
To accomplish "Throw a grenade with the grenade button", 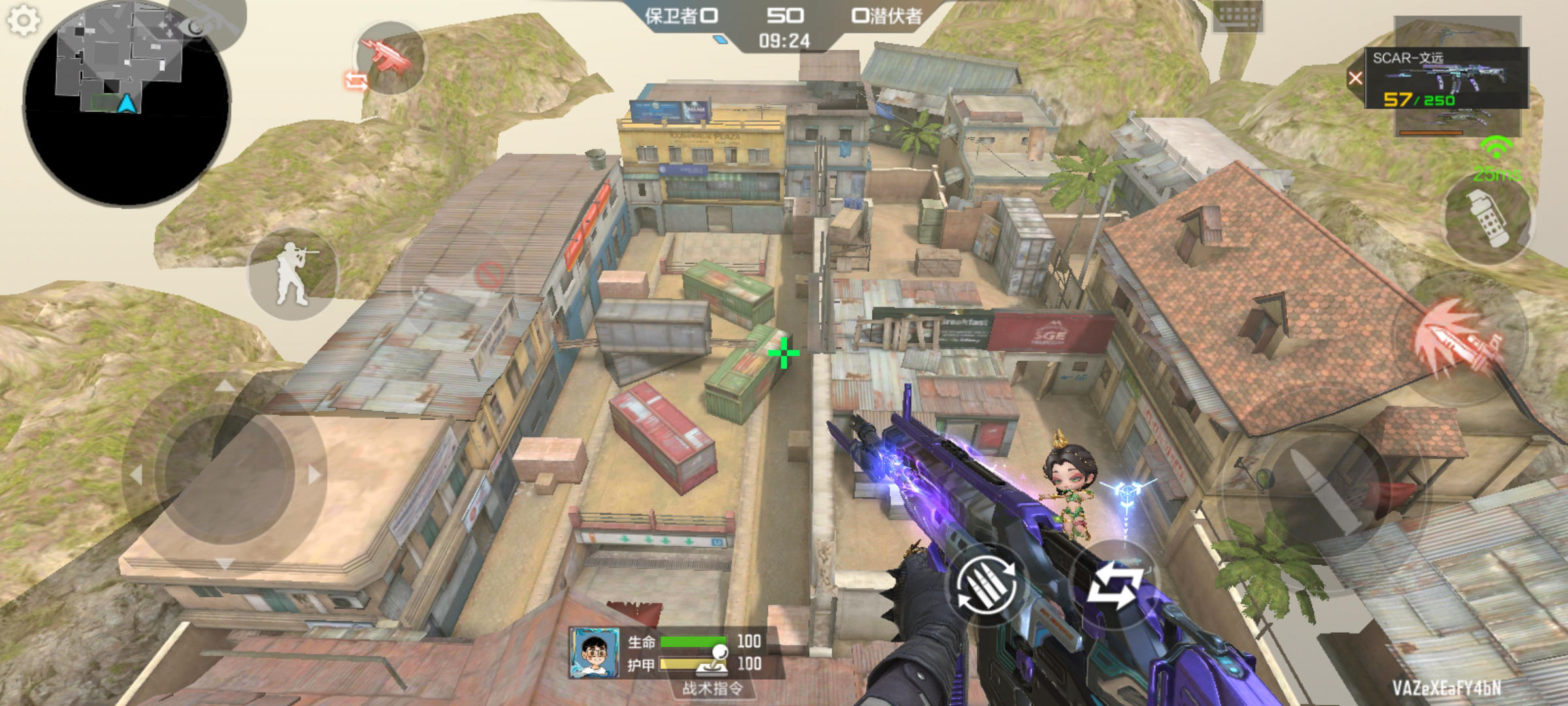I will pos(1487,218).
